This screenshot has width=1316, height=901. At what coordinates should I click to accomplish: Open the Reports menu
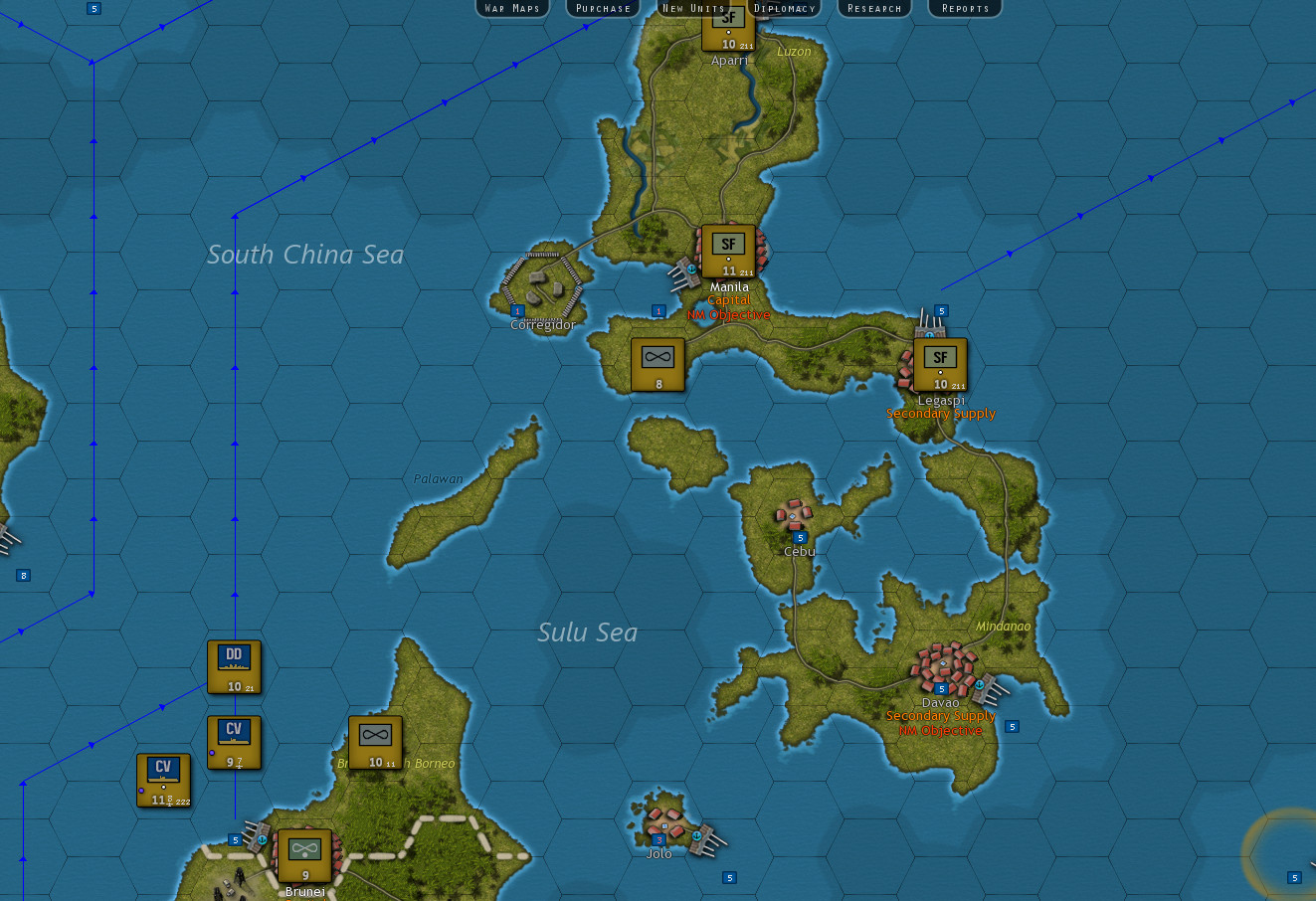tap(964, 8)
